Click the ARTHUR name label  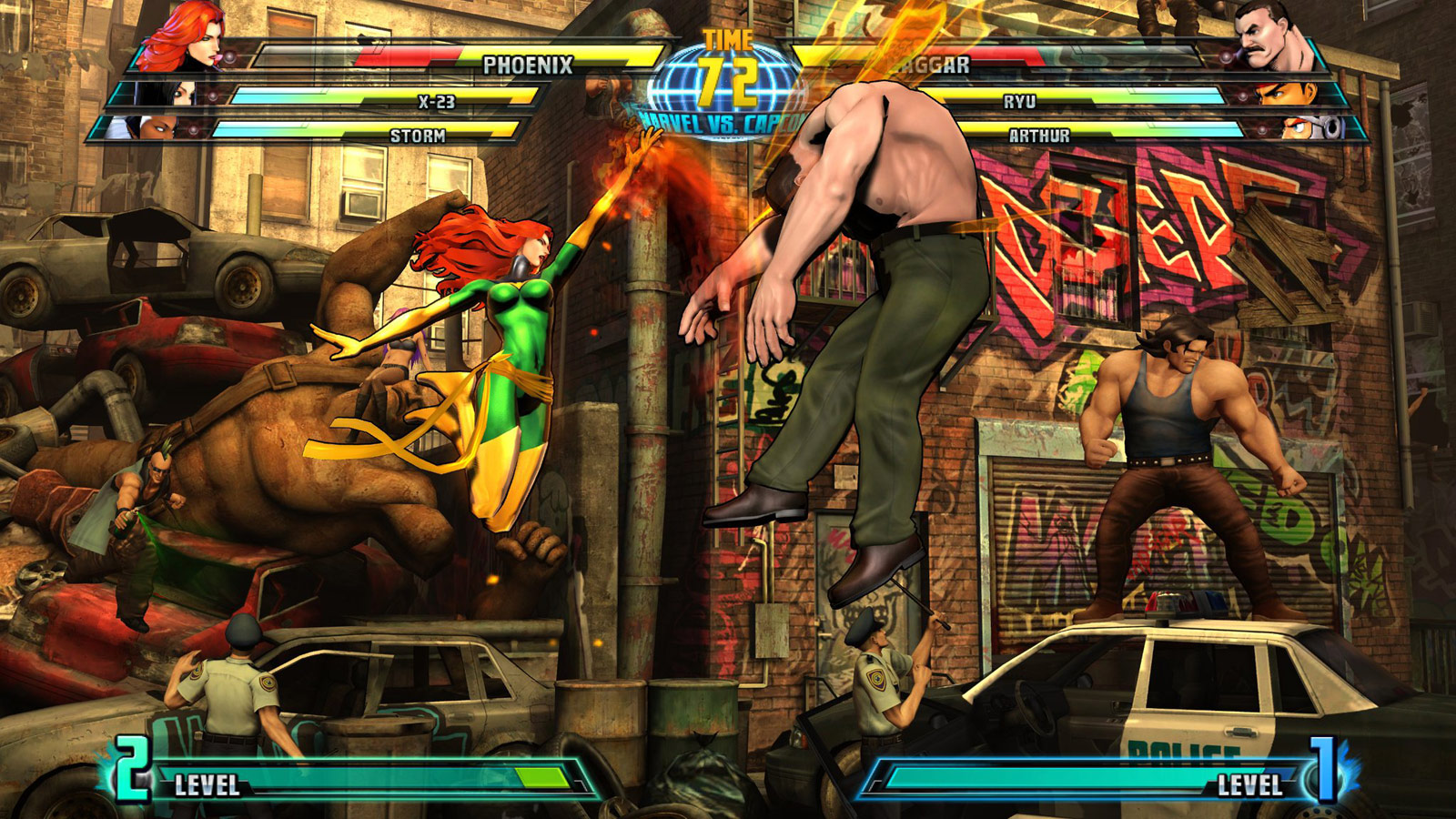[1037, 136]
